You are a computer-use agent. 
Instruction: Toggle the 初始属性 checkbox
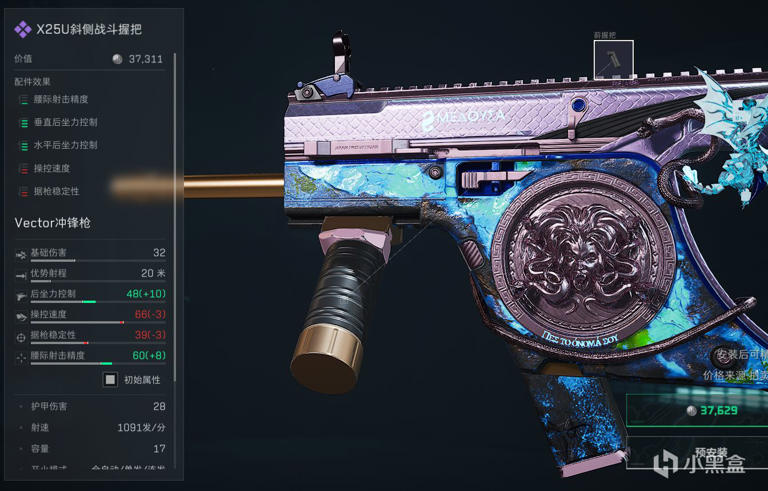(x=111, y=380)
